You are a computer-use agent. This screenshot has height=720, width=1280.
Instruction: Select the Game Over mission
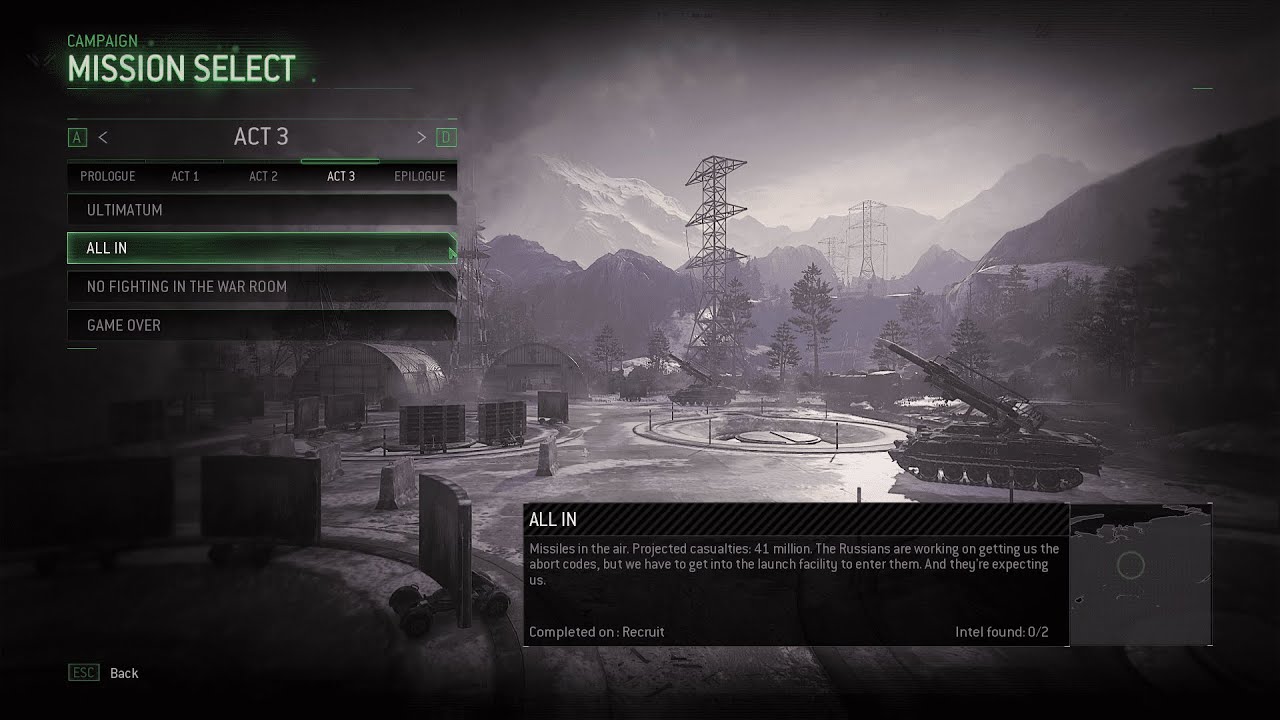click(261, 325)
